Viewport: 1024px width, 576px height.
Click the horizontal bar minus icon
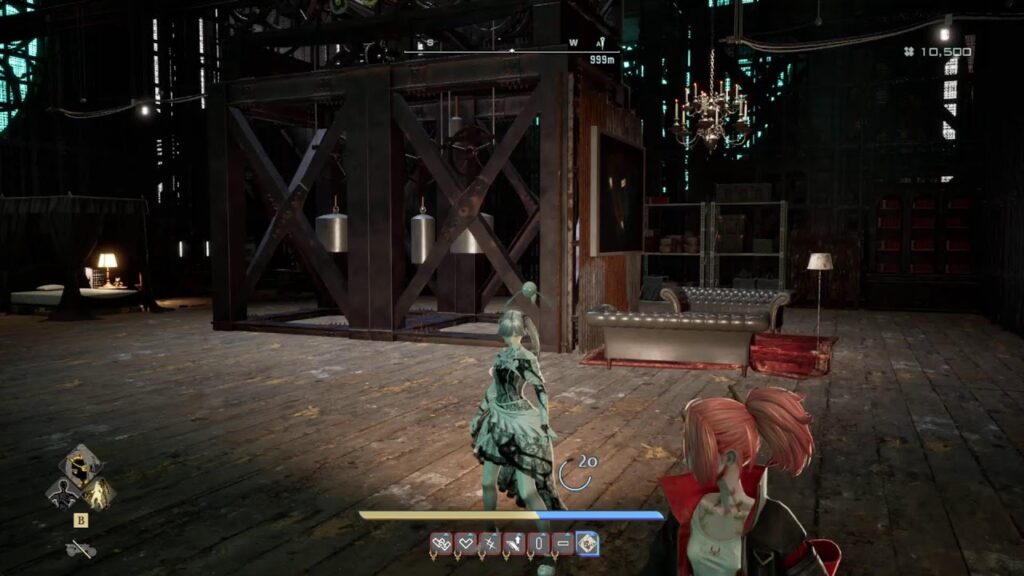(563, 543)
